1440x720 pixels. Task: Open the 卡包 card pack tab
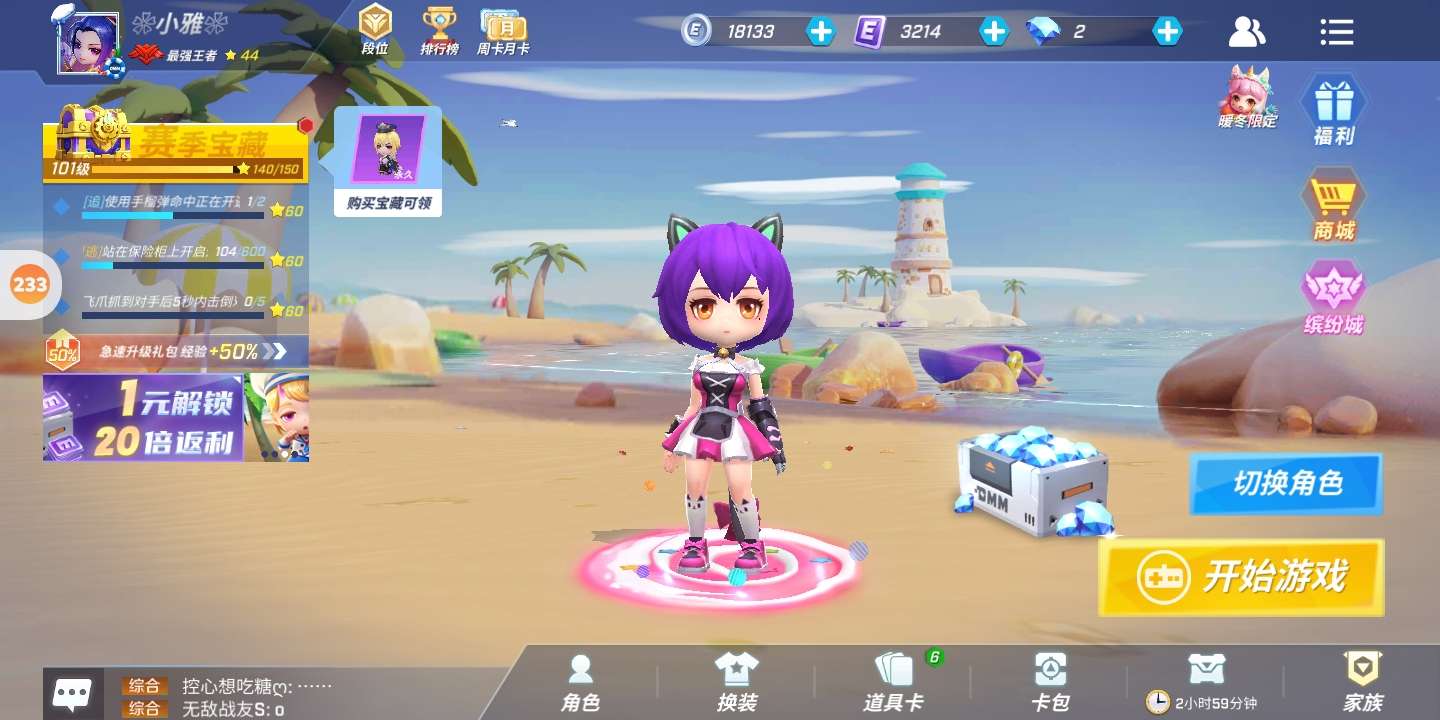pos(1050,683)
